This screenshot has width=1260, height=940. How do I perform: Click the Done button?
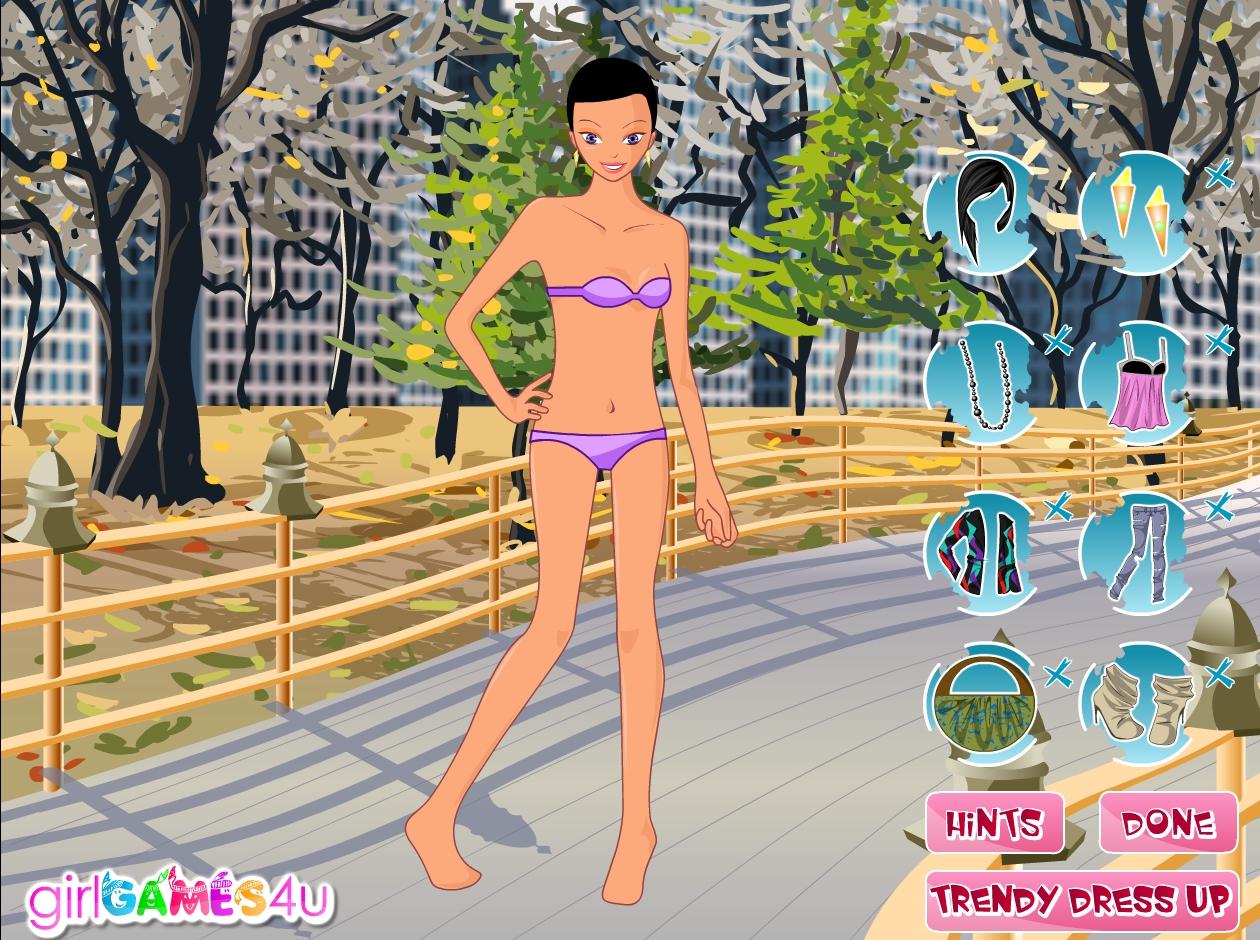click(x=1168, y=824)
